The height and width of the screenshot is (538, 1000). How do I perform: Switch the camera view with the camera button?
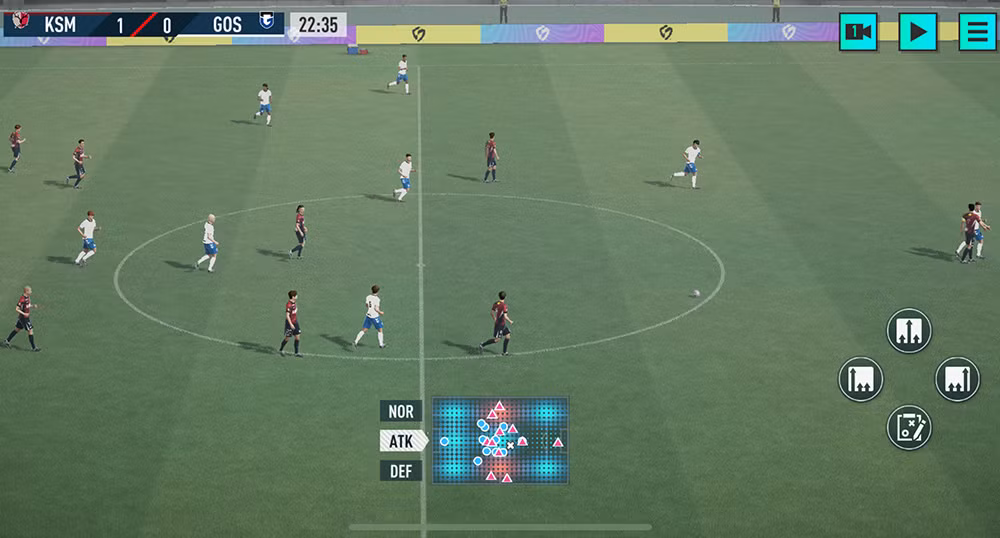point(858,32)
